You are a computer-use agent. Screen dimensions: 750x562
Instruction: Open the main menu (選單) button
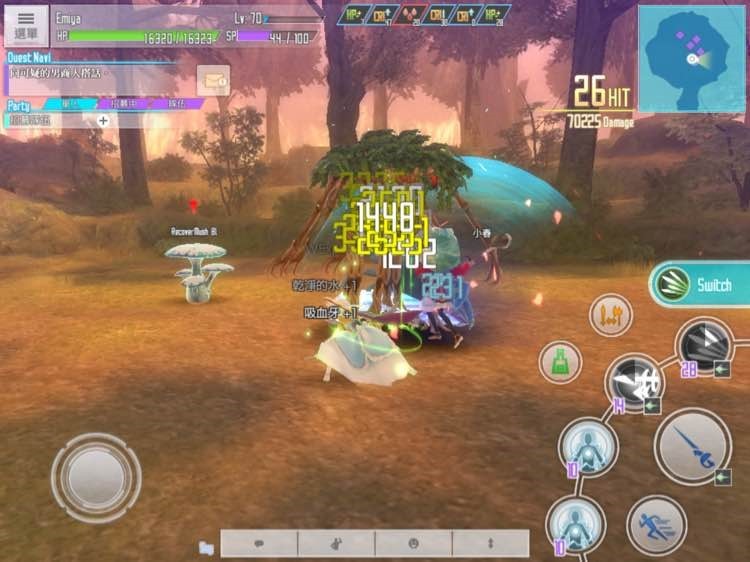click(26, 26)
